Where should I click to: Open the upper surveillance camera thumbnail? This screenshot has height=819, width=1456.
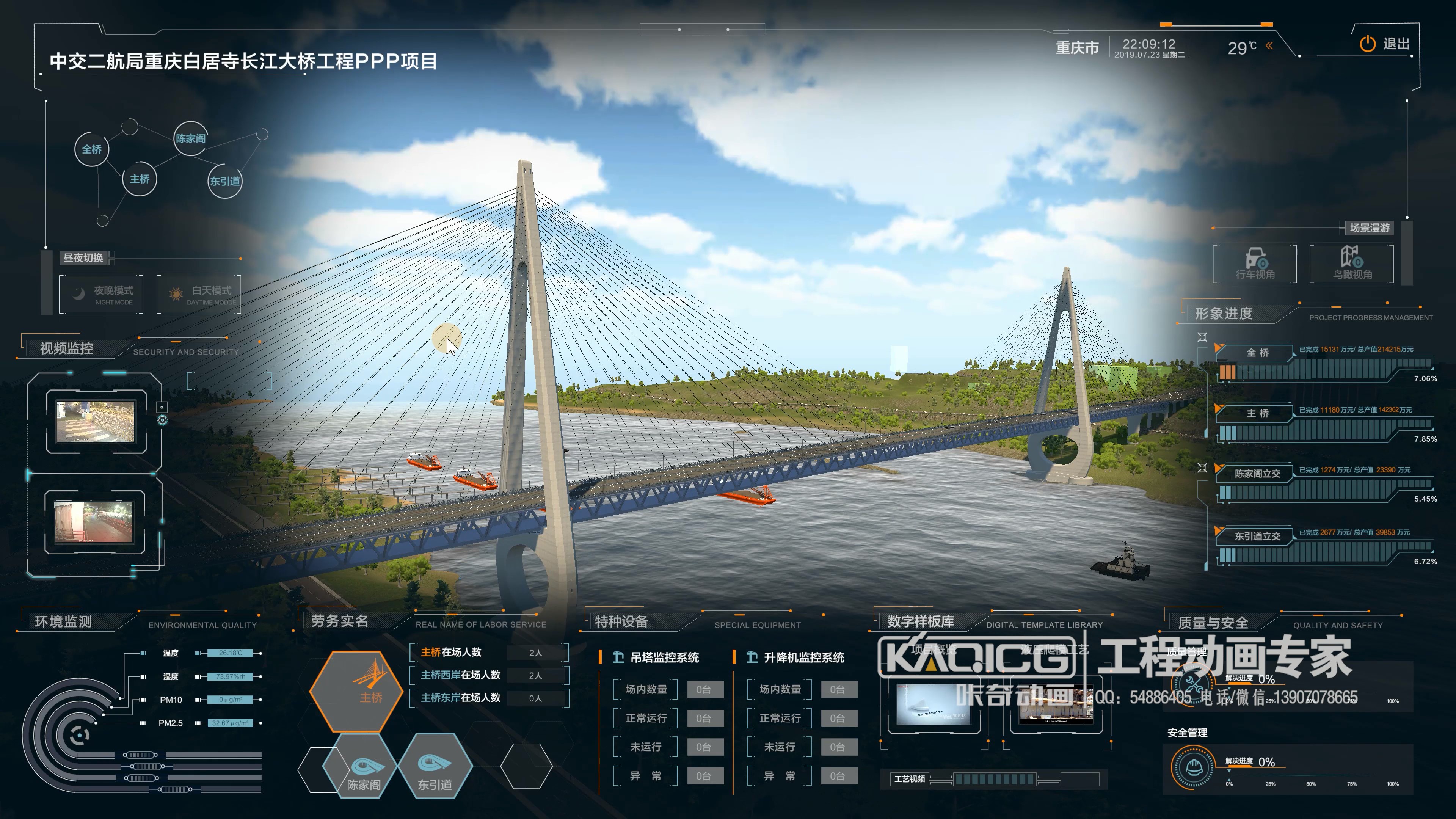point(96,421)
